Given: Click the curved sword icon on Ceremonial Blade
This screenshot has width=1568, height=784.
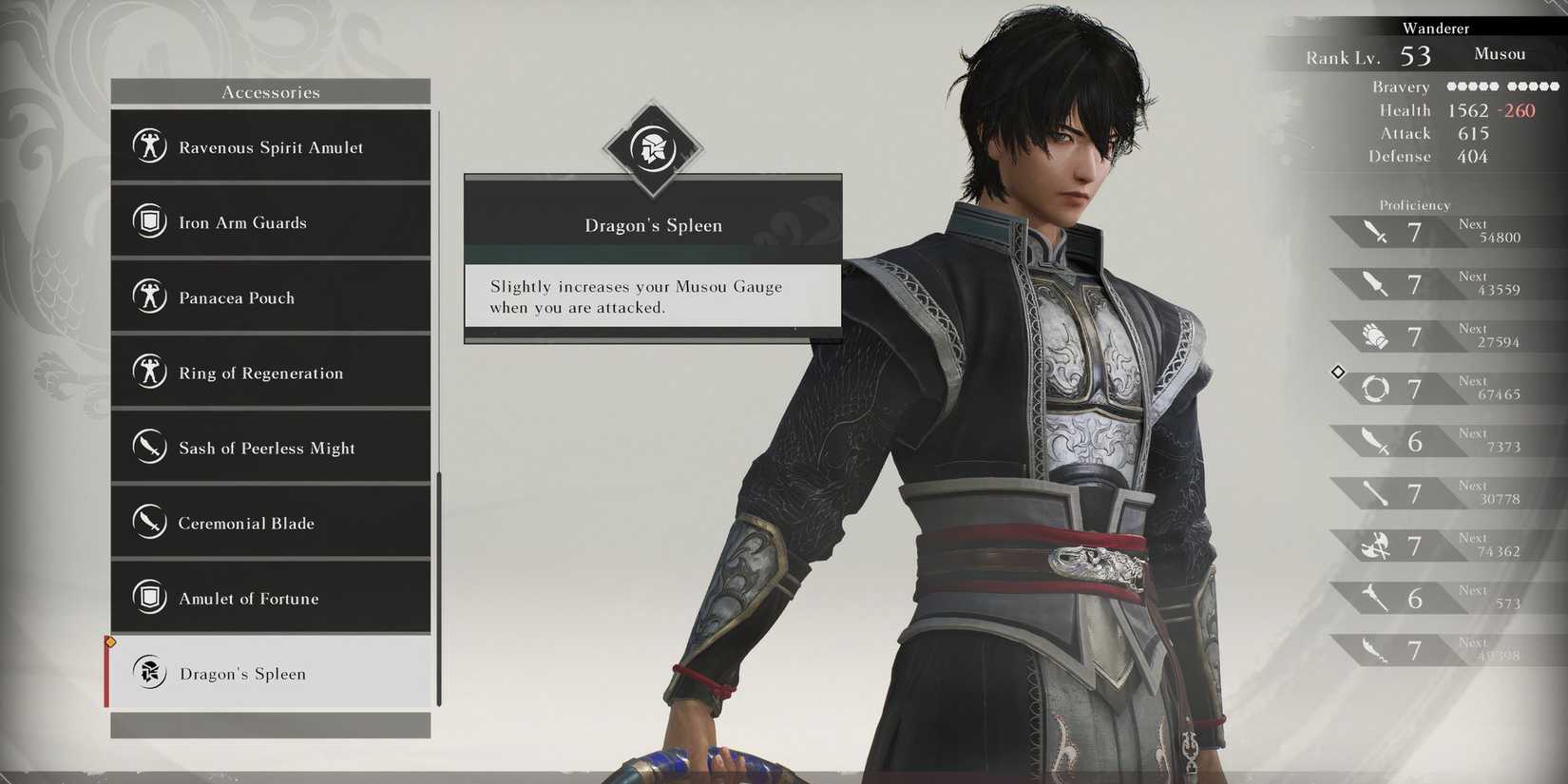Looking at the screenshot, I should coord(150,523).
